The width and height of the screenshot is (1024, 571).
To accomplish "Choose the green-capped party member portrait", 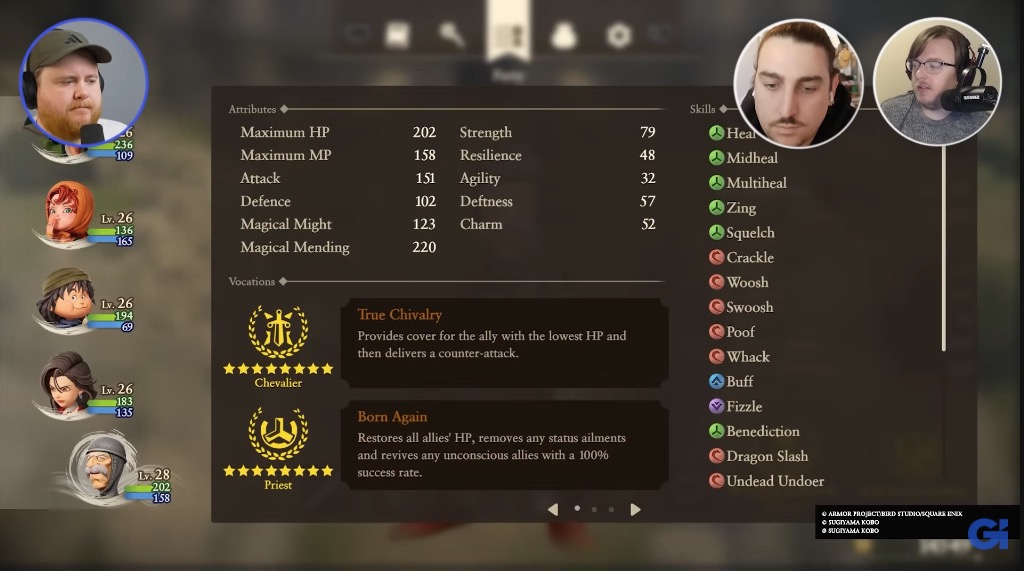I will pos(68,298).
